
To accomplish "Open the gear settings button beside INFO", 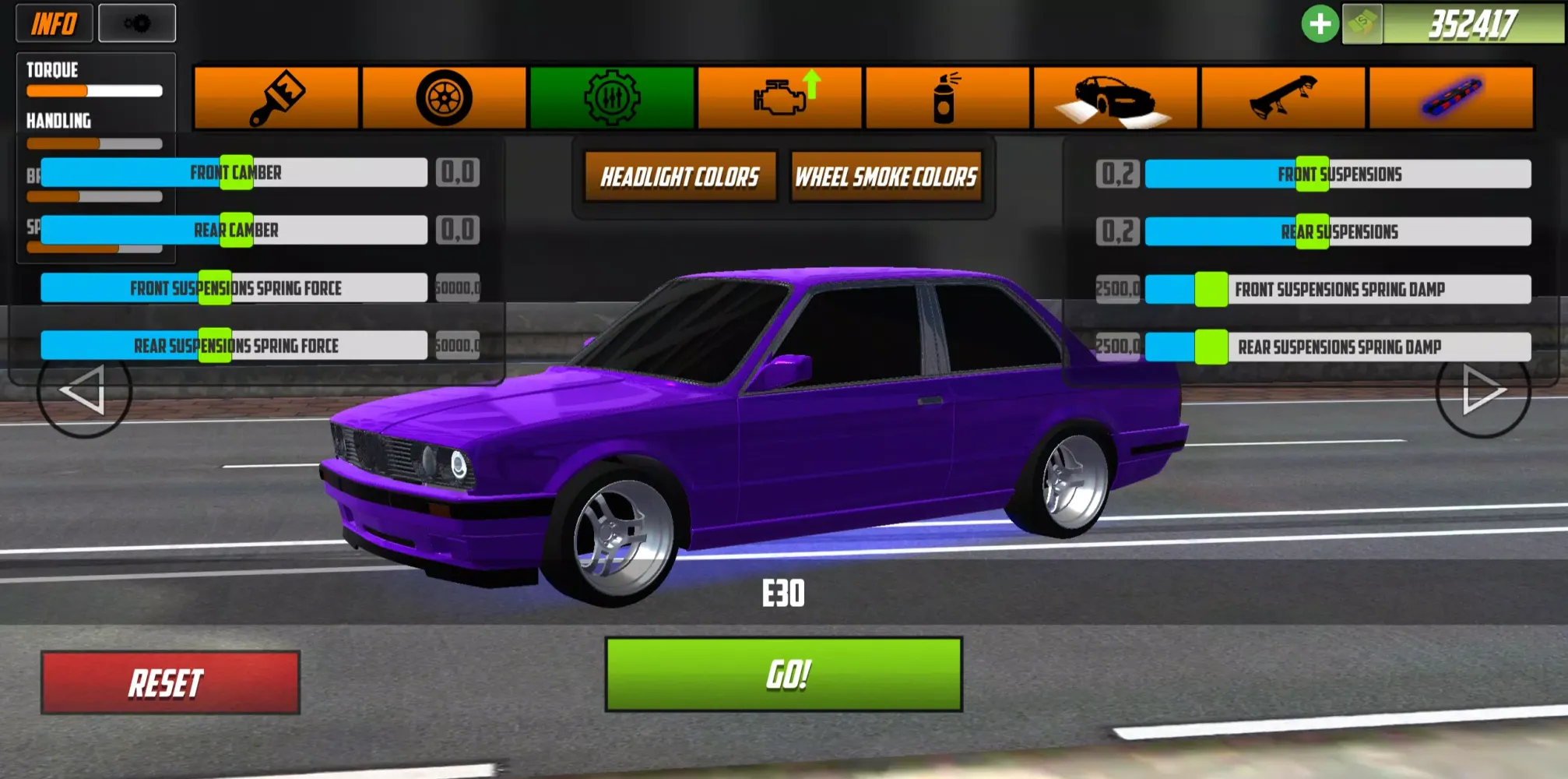I will [137, 23].
